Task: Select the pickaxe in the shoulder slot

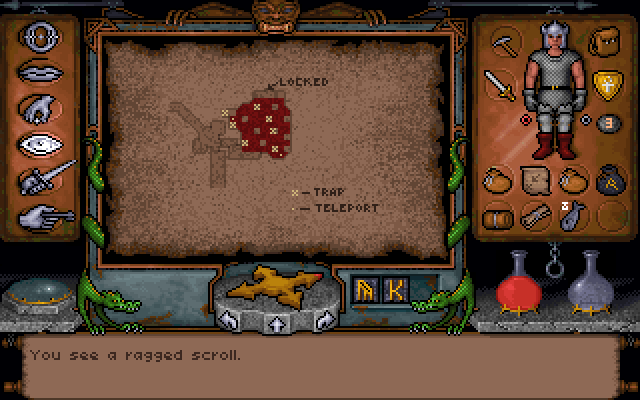Action: click(x=502, y=44)
